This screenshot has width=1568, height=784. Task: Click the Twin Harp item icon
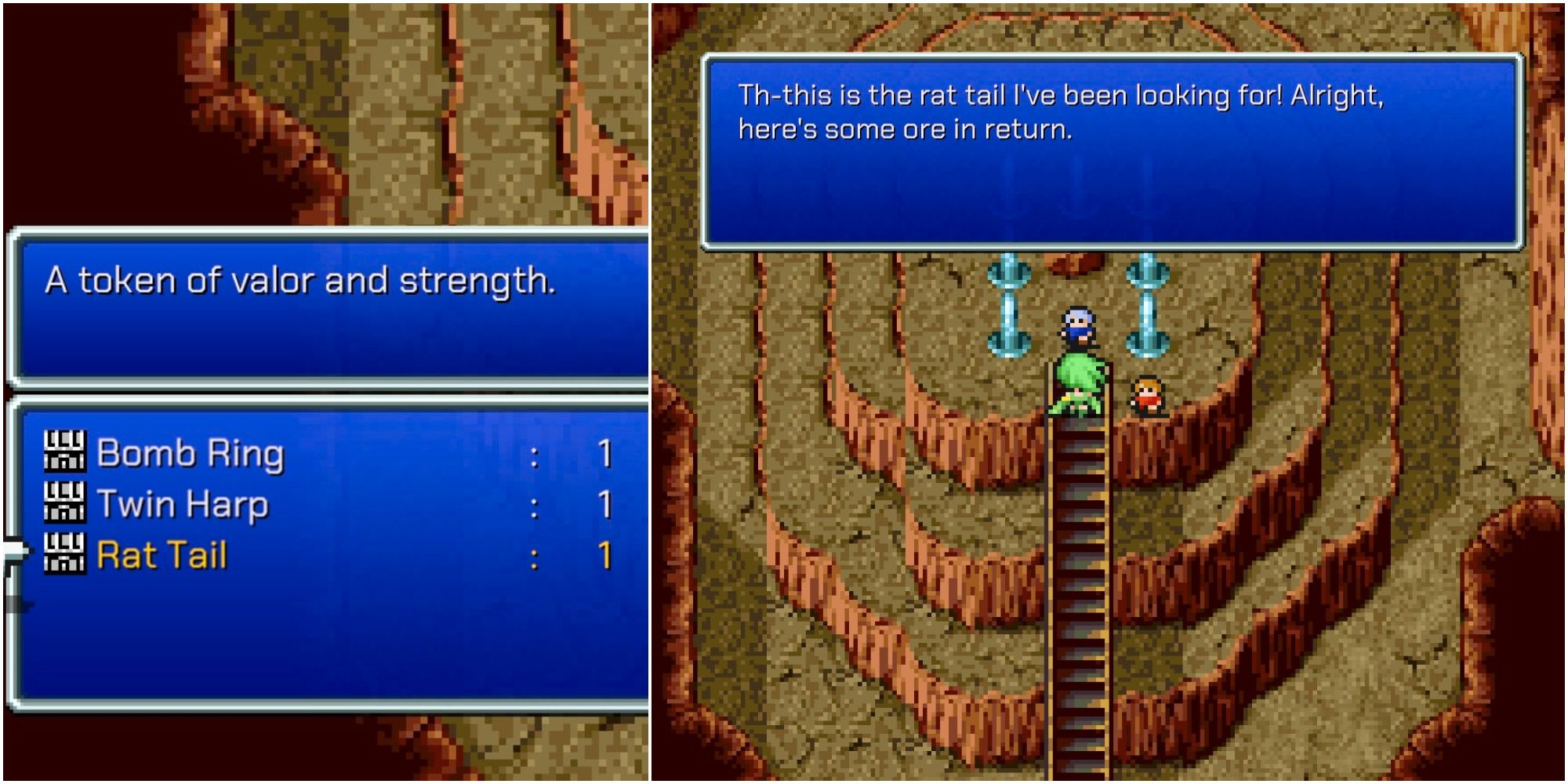tap(67, 503)
